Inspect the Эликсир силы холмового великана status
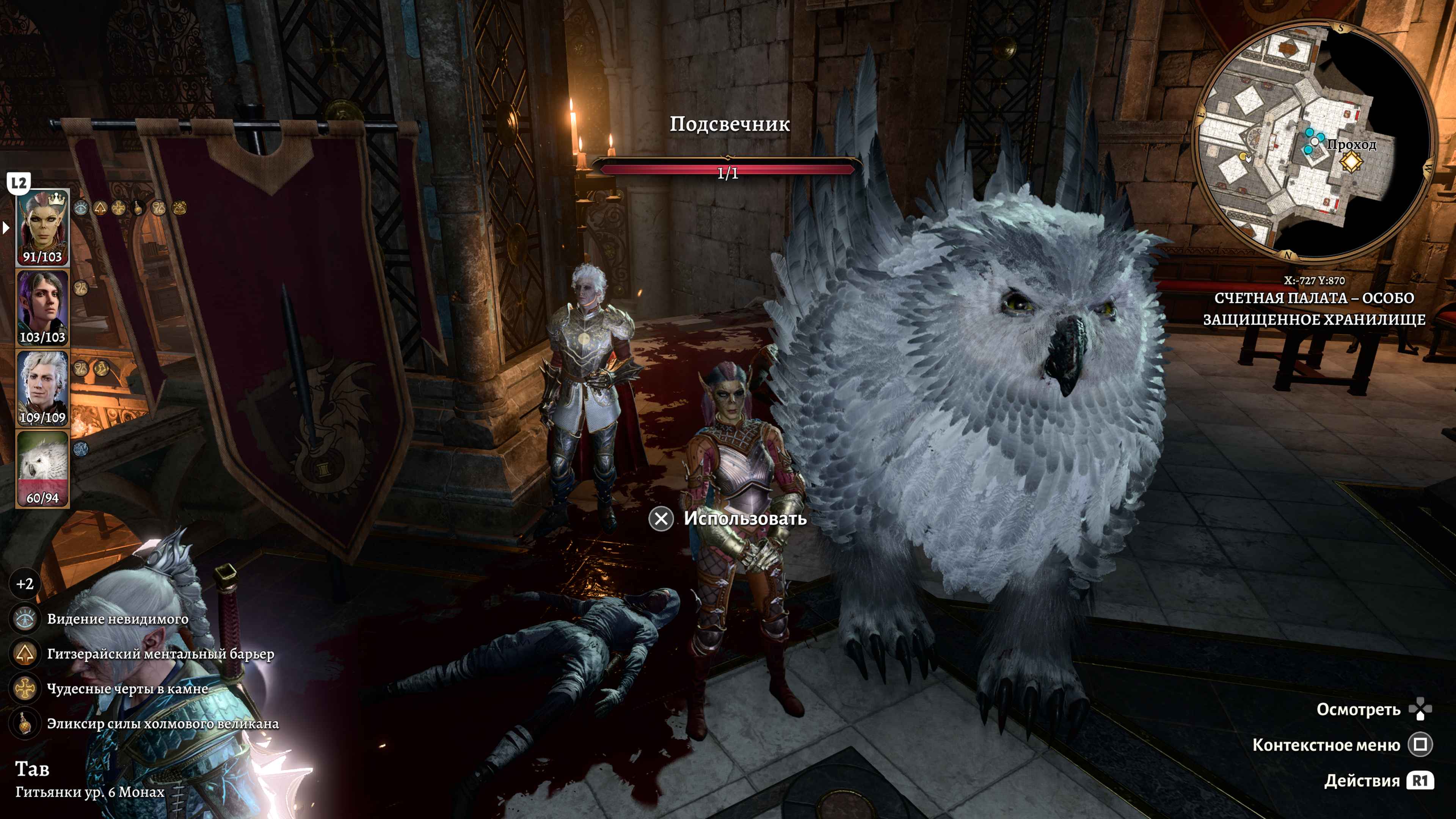This screenshot has width=1456, height=819. click(x=25, y=724)
